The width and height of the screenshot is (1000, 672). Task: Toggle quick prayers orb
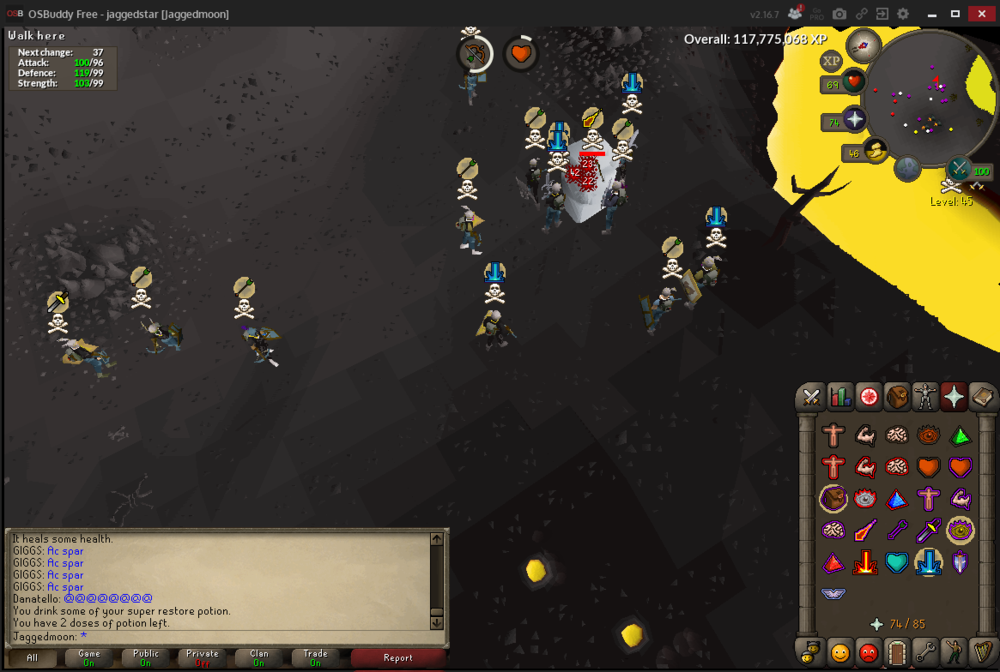pos(855,121)
